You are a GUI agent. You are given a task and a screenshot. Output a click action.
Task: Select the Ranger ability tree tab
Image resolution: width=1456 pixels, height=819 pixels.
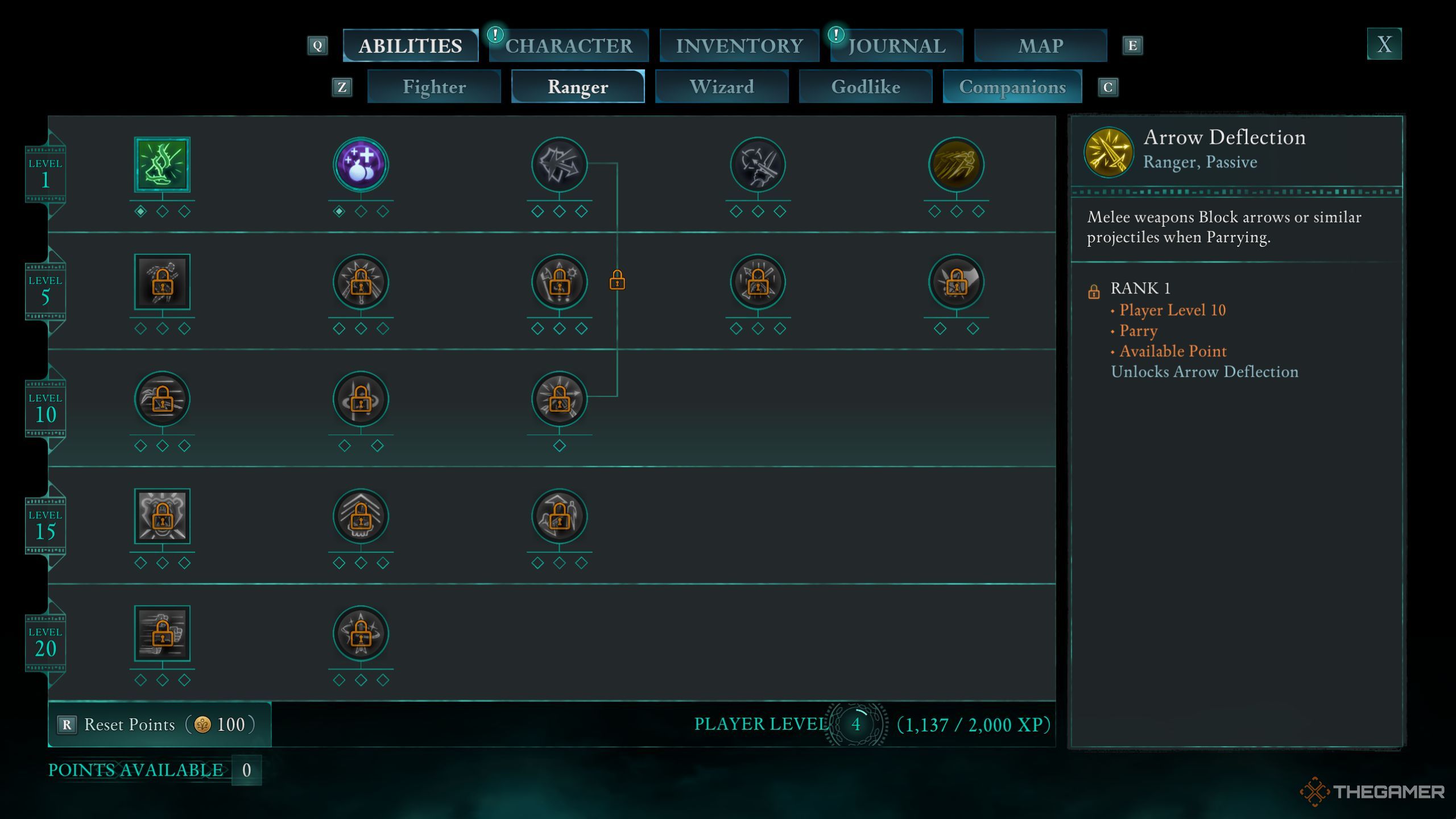[x=577, y=87]
